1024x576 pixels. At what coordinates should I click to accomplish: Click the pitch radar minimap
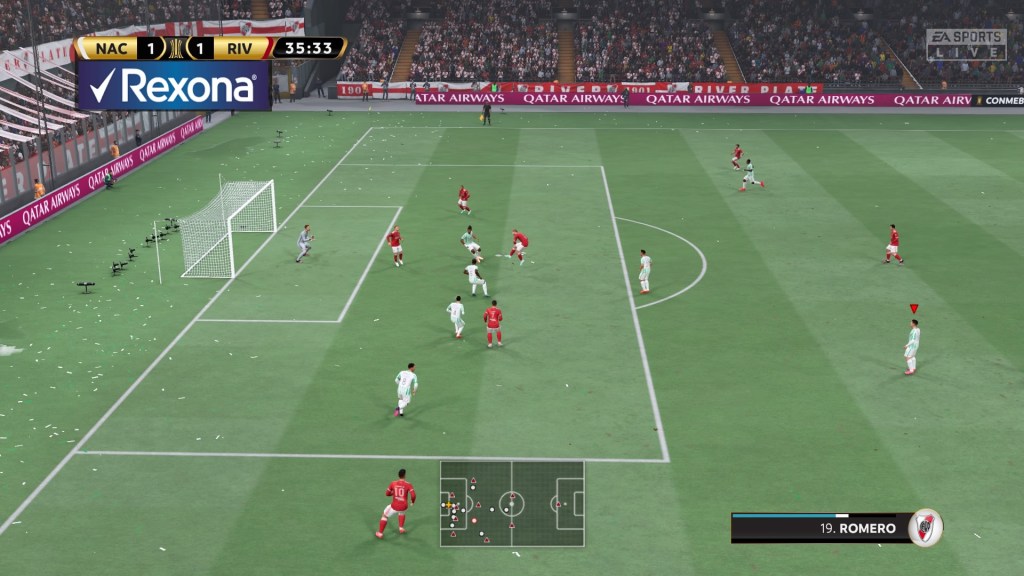512,503
